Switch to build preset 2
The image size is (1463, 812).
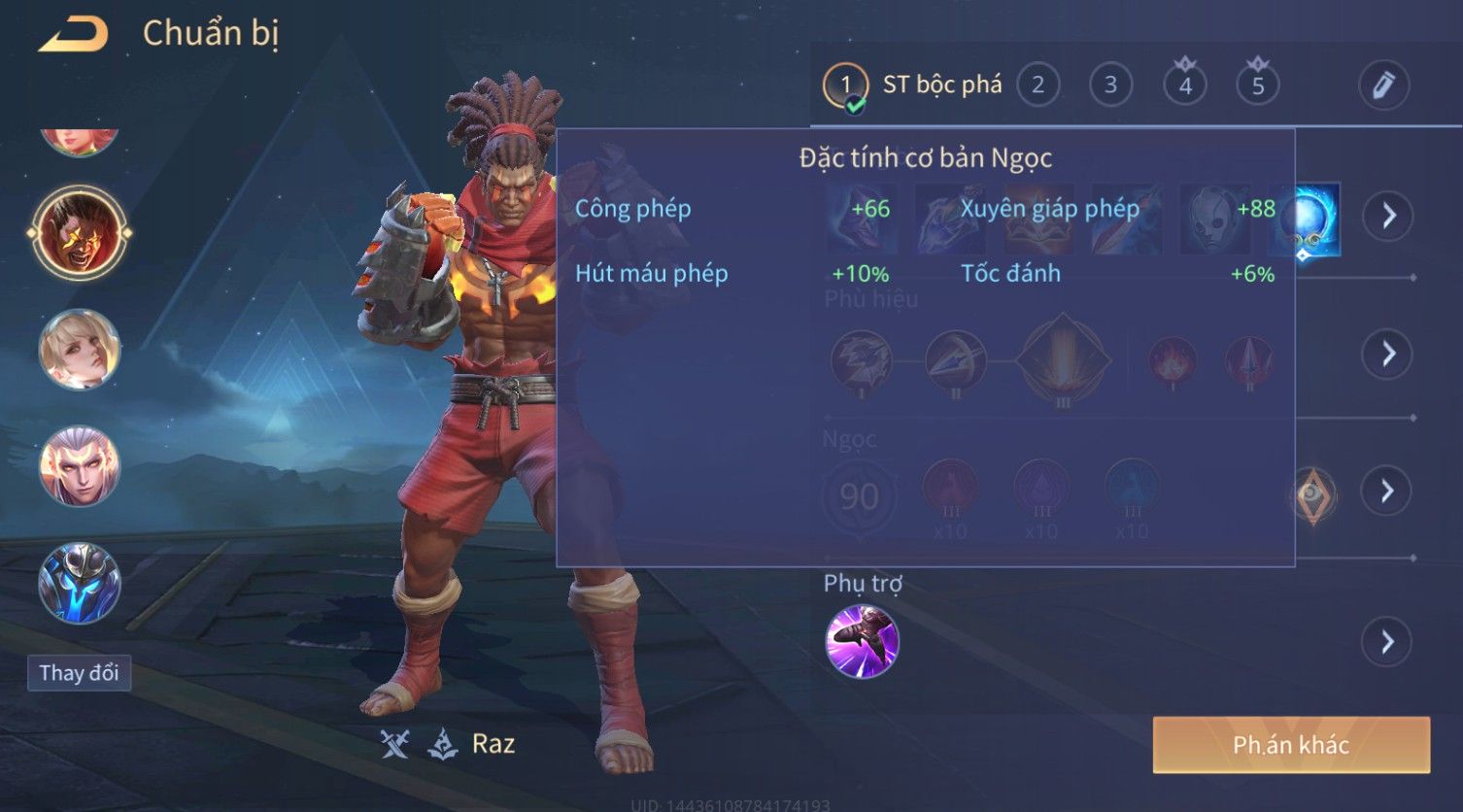[1038, 85]
